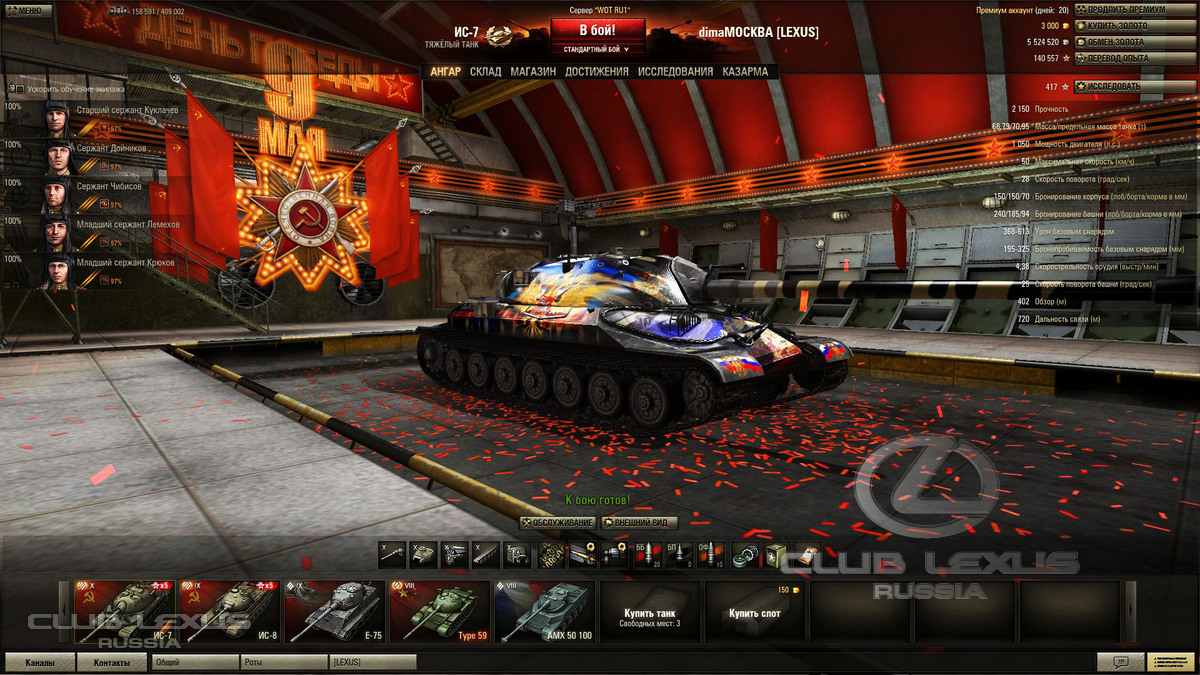The image size is (1200, 675).
Task: Switch to the Склад tab
Action: pos(486,72)
